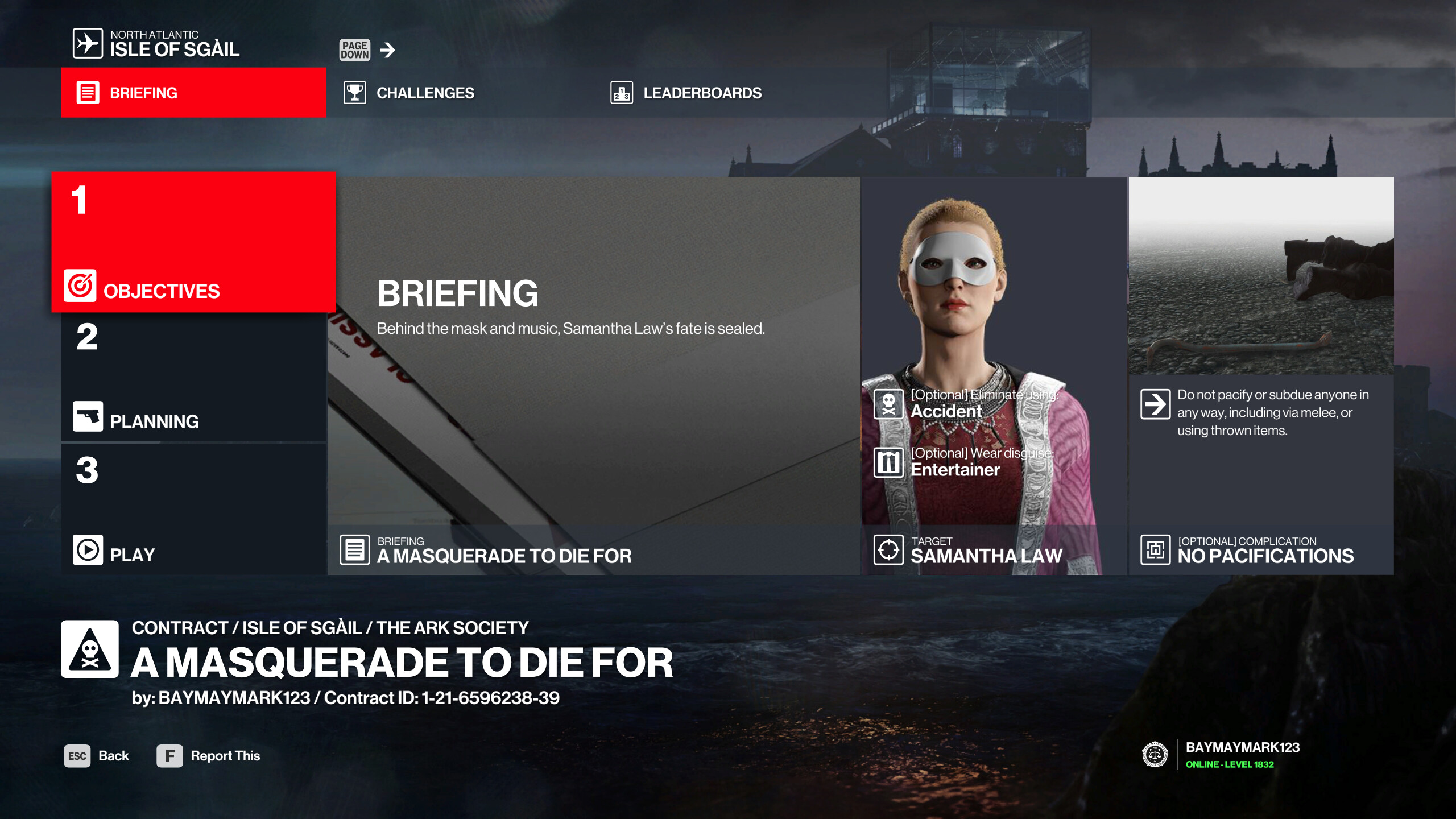The width and height of the screenshot is (1456, 819).
Task: Start the mission with Play
Action: point(193,509)
